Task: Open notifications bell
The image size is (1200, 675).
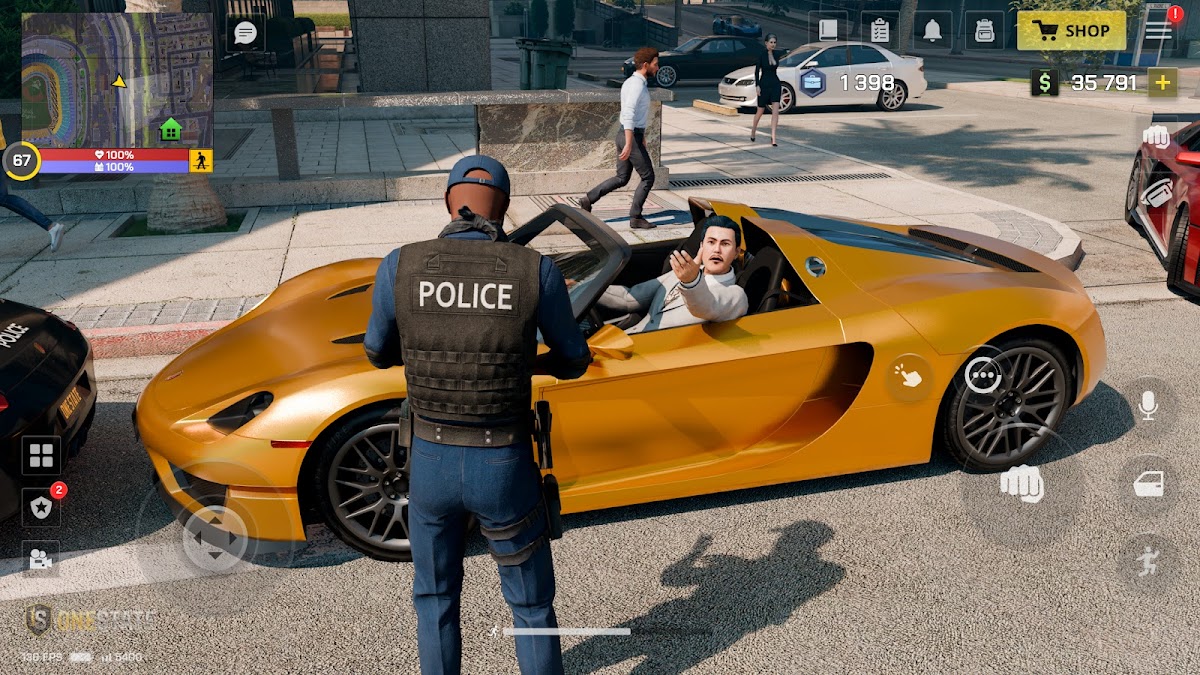Action: click(932, 30)
